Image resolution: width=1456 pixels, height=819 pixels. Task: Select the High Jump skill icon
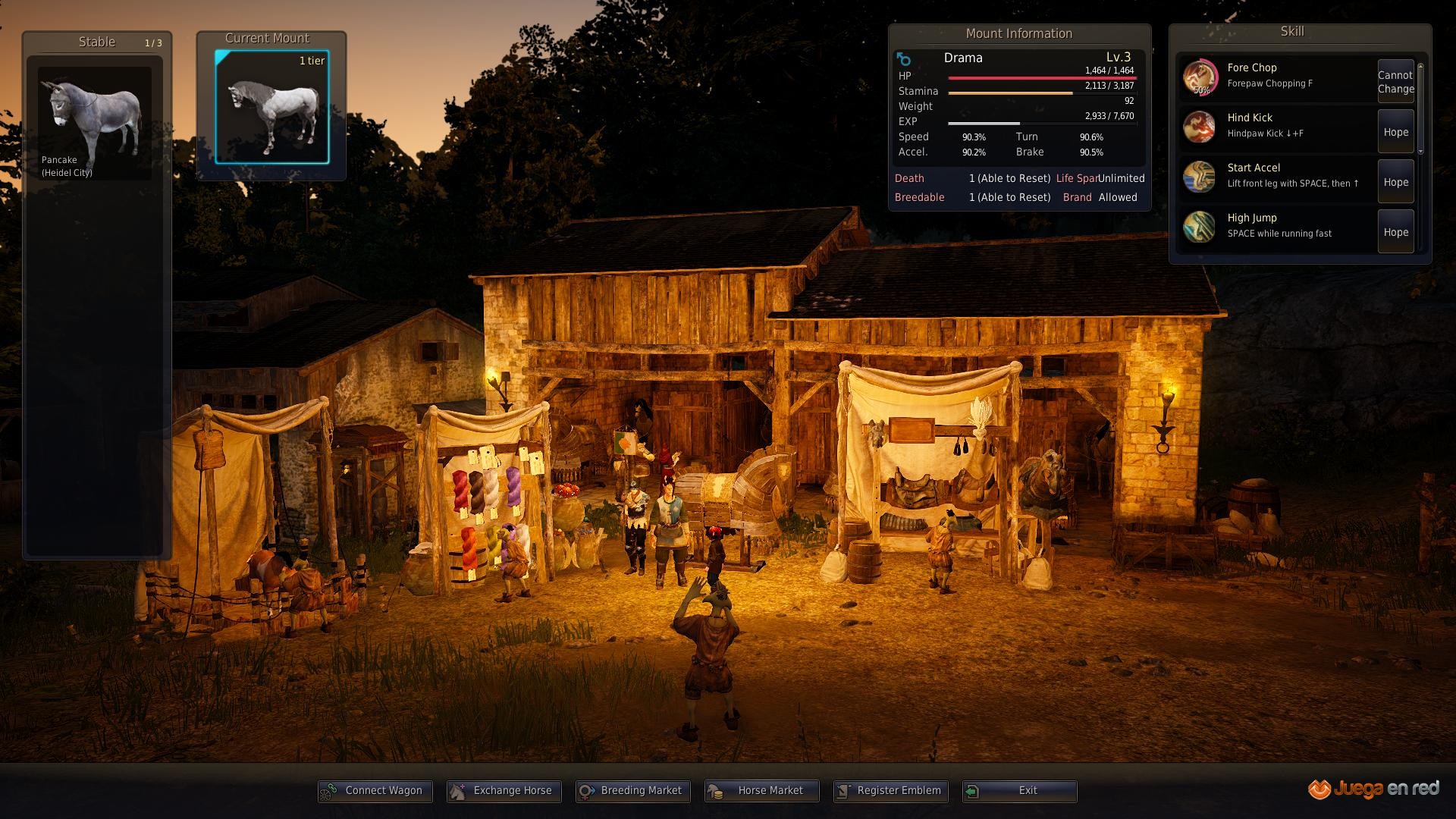(1200, 227)
